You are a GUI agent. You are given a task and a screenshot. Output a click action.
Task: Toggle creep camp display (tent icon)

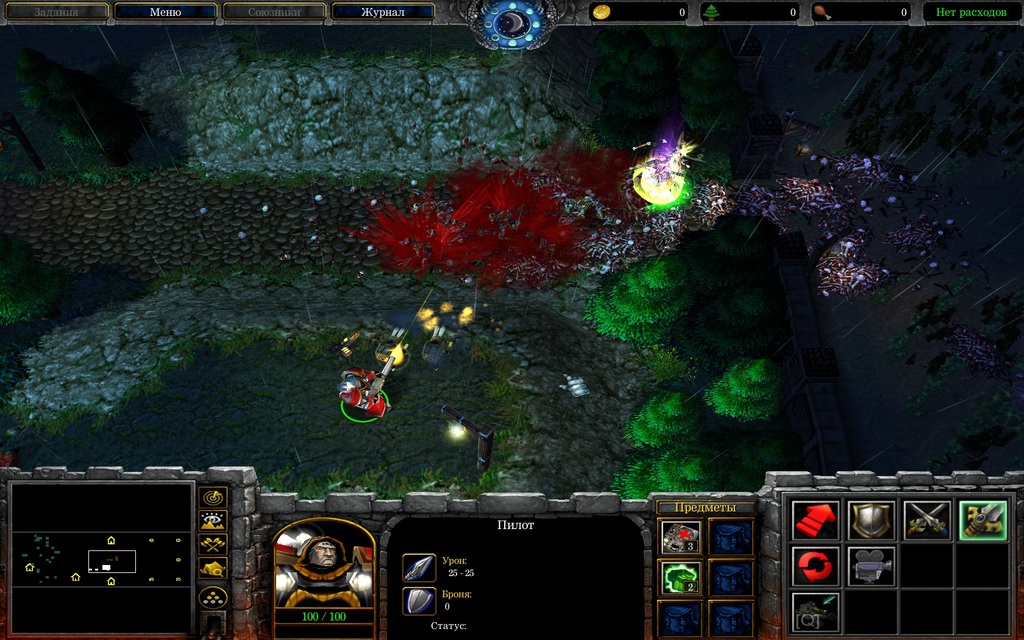tap(213, 568)
